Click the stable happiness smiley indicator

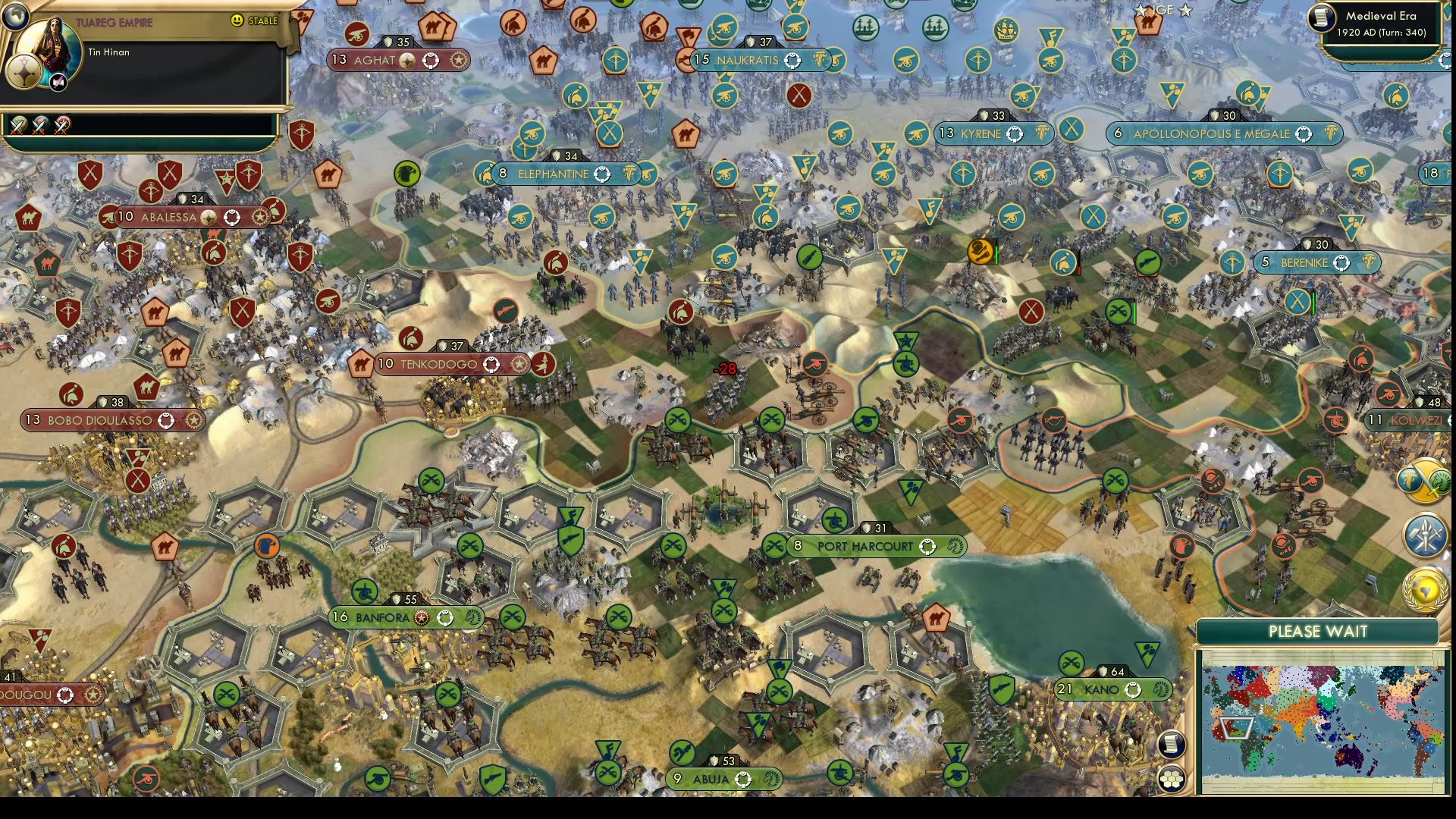click(x=237, y=22)
